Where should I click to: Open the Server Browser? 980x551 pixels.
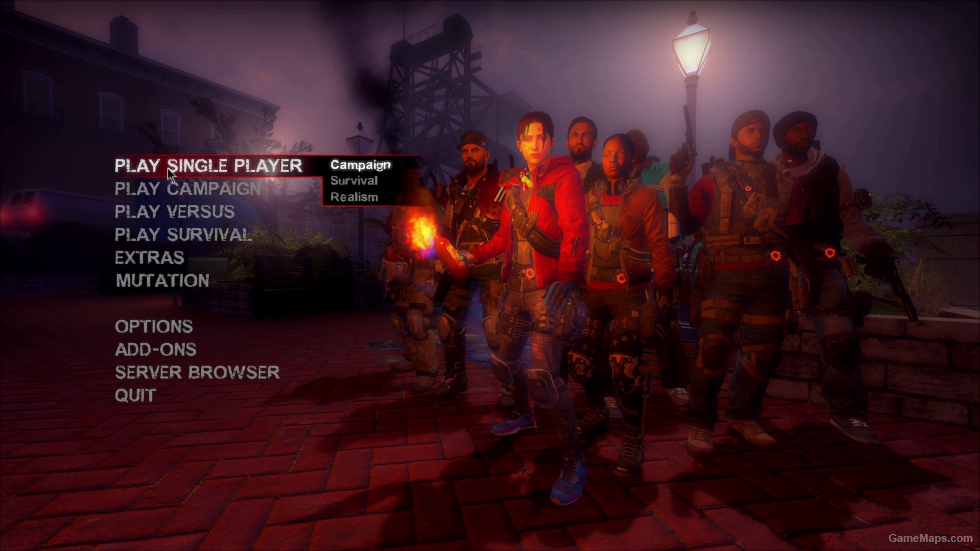pos(197,373)
